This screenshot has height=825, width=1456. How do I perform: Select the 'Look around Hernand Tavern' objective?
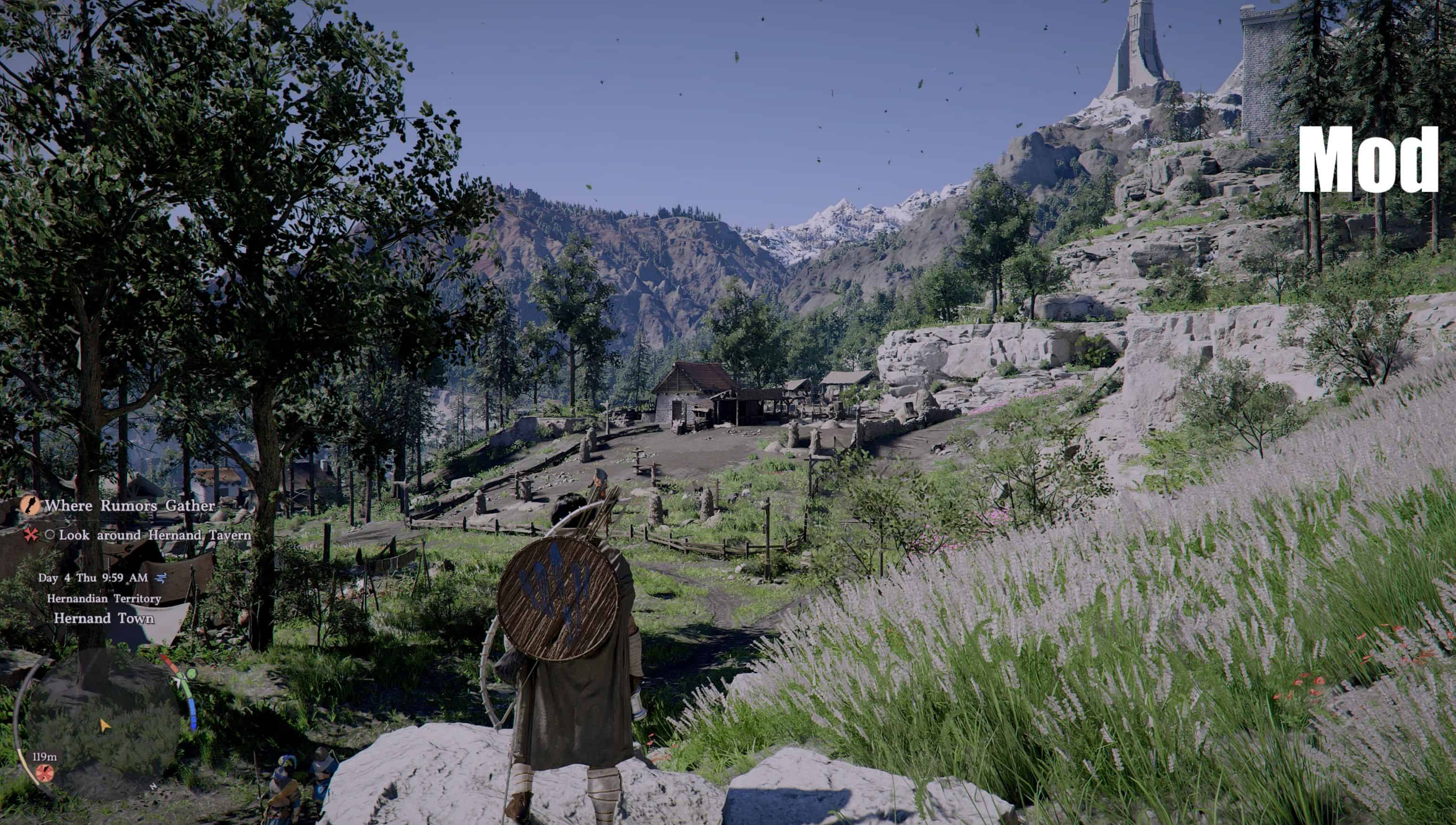tap(155, 535)
